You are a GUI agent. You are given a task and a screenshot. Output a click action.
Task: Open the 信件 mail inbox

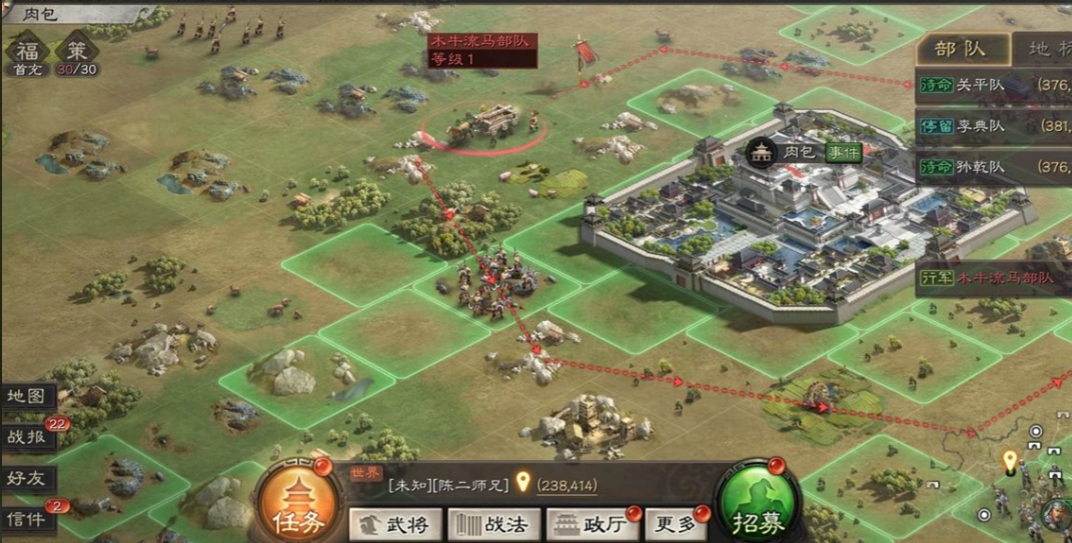pos(28,519)
